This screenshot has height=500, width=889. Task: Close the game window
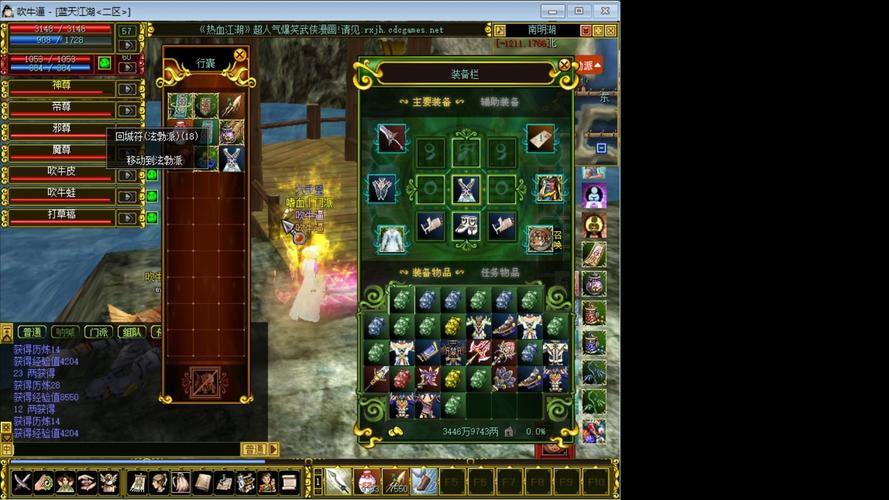(604, 11)
